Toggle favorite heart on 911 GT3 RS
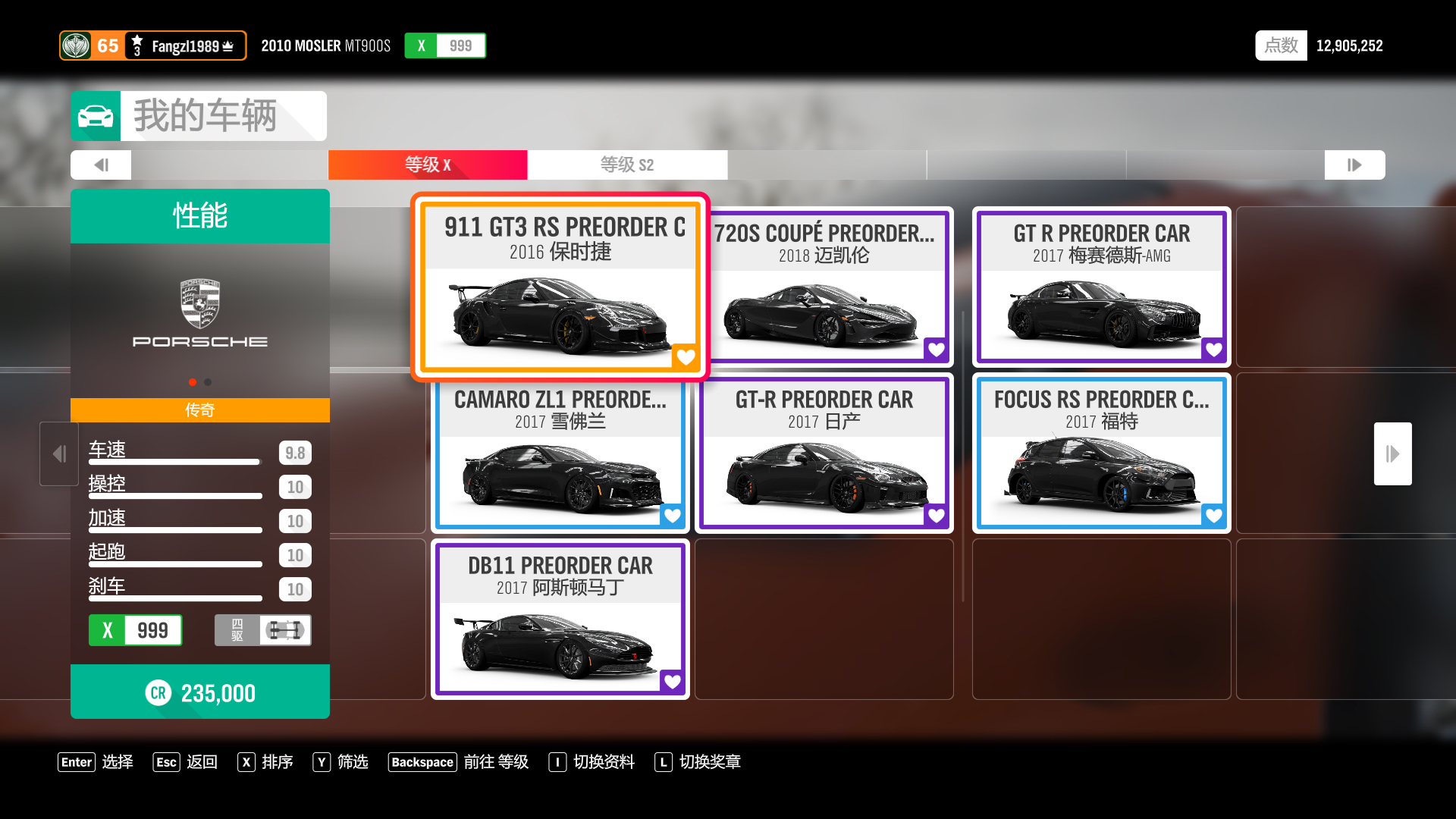1456x819 pixels. coord(686,356)
